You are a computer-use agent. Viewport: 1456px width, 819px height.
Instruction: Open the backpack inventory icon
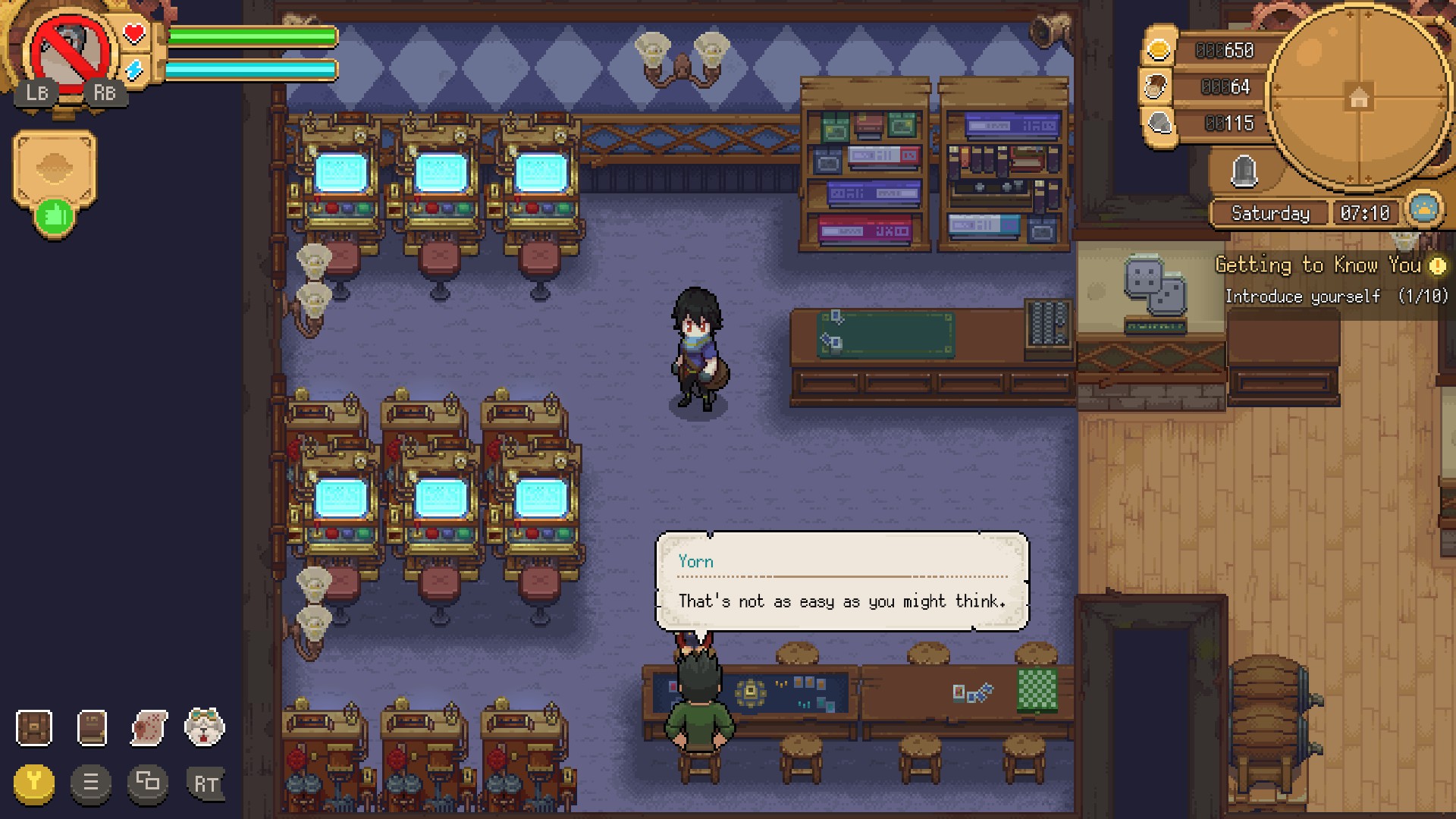tap(34, 728)
